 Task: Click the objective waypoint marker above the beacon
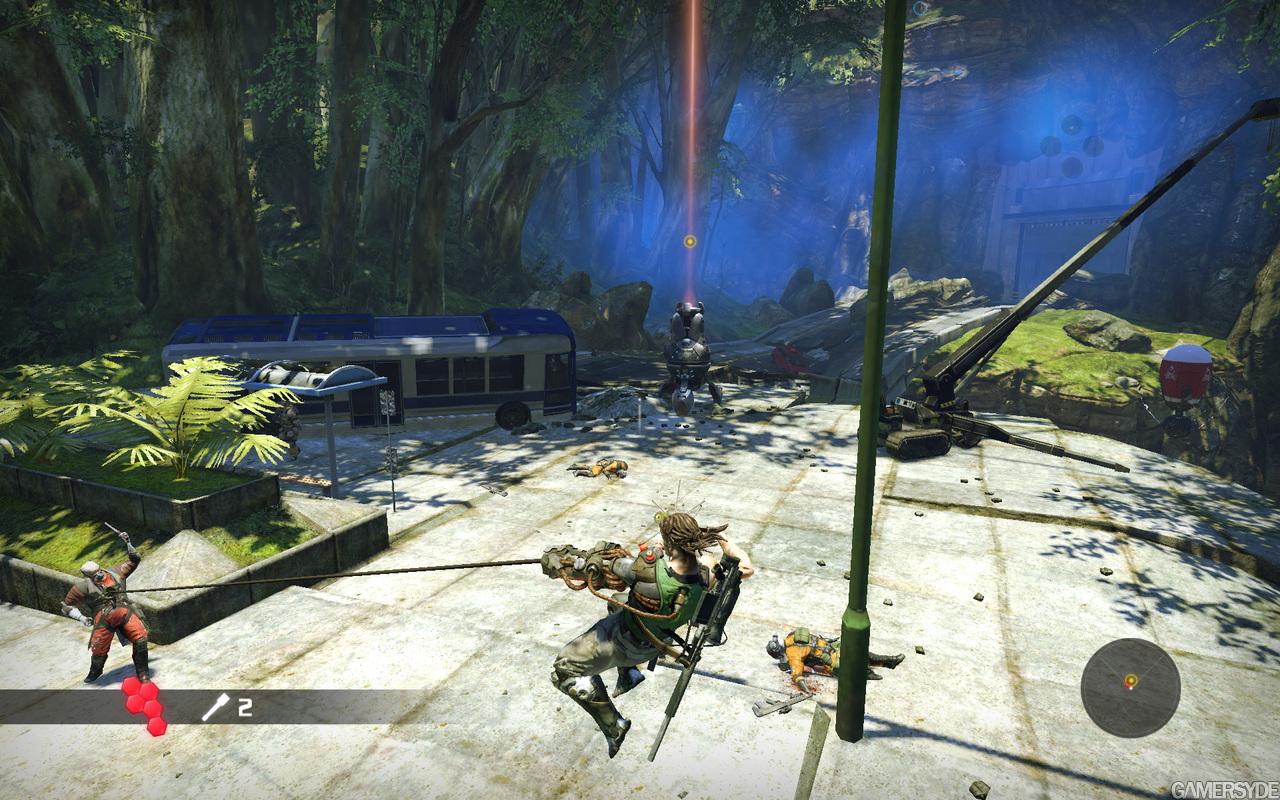(x=689, y=240)
